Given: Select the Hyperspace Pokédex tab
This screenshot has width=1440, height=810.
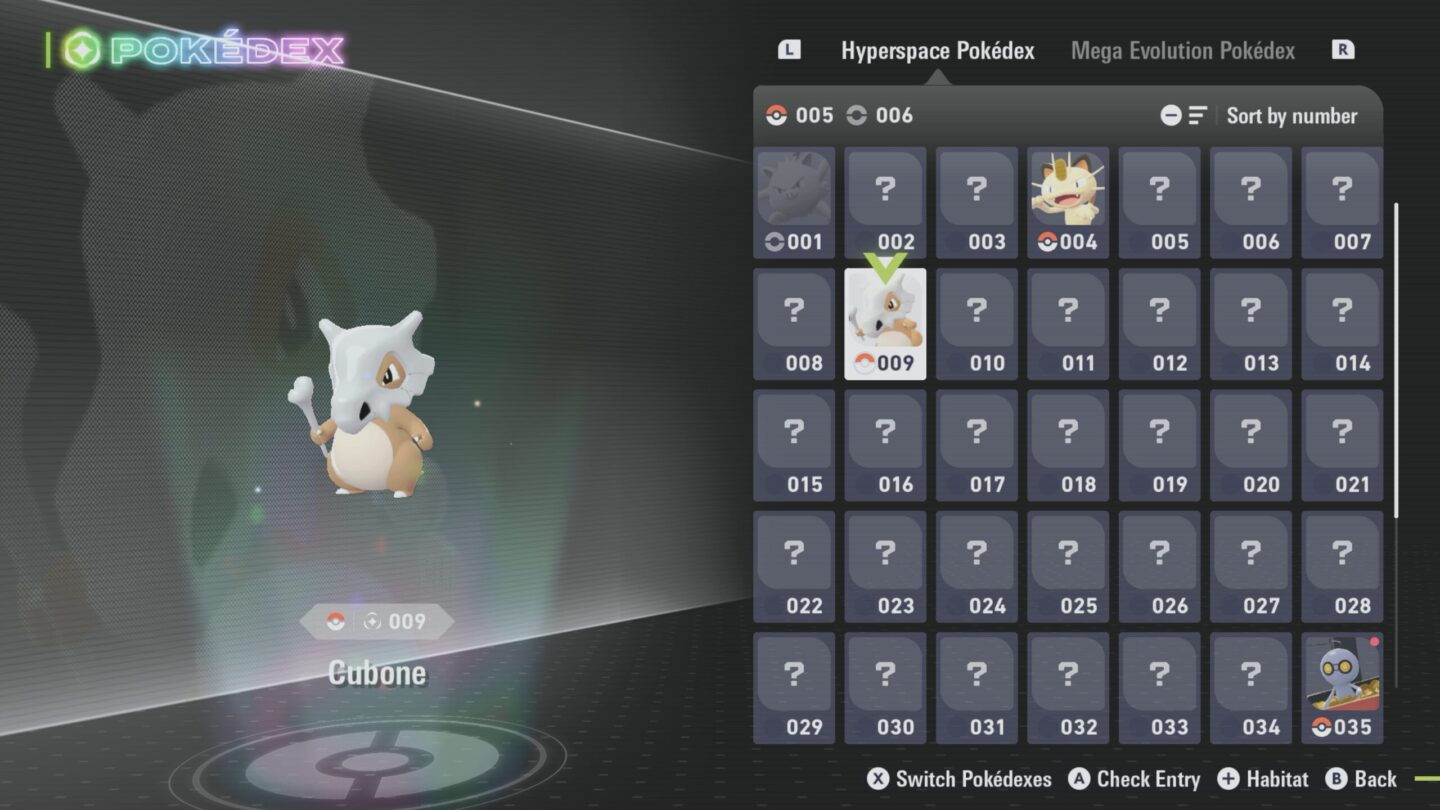Looking at the screenshot, I should [937, 50].
